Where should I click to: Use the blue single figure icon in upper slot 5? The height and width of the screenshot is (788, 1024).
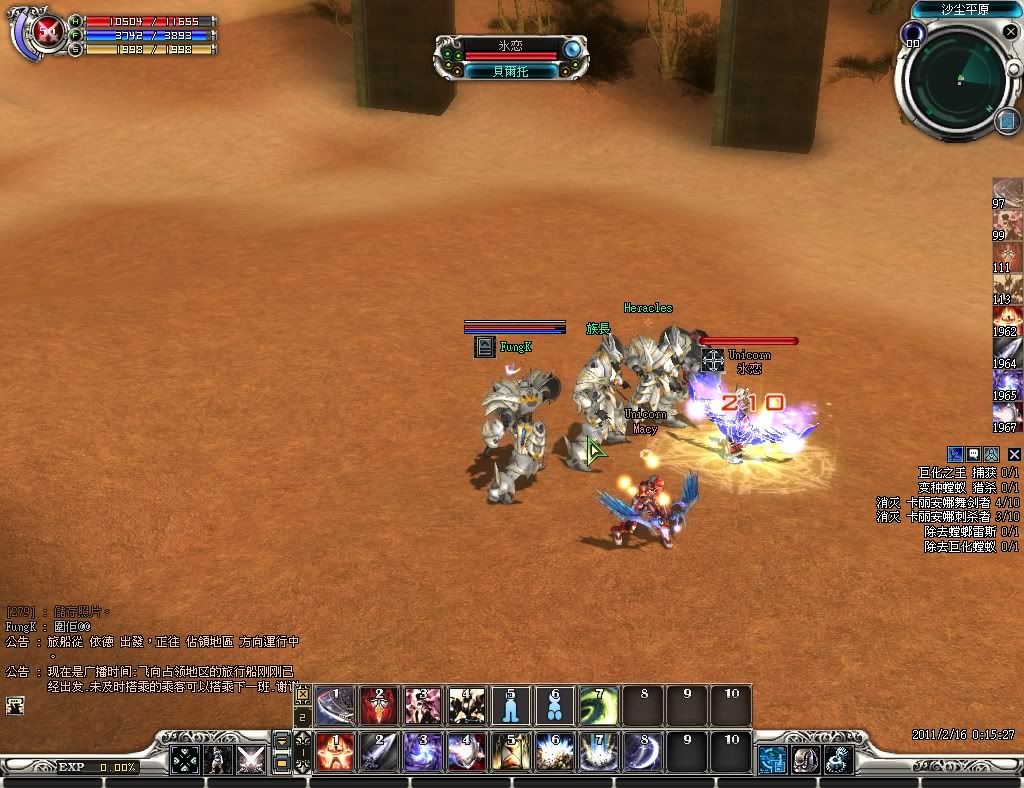510,707
